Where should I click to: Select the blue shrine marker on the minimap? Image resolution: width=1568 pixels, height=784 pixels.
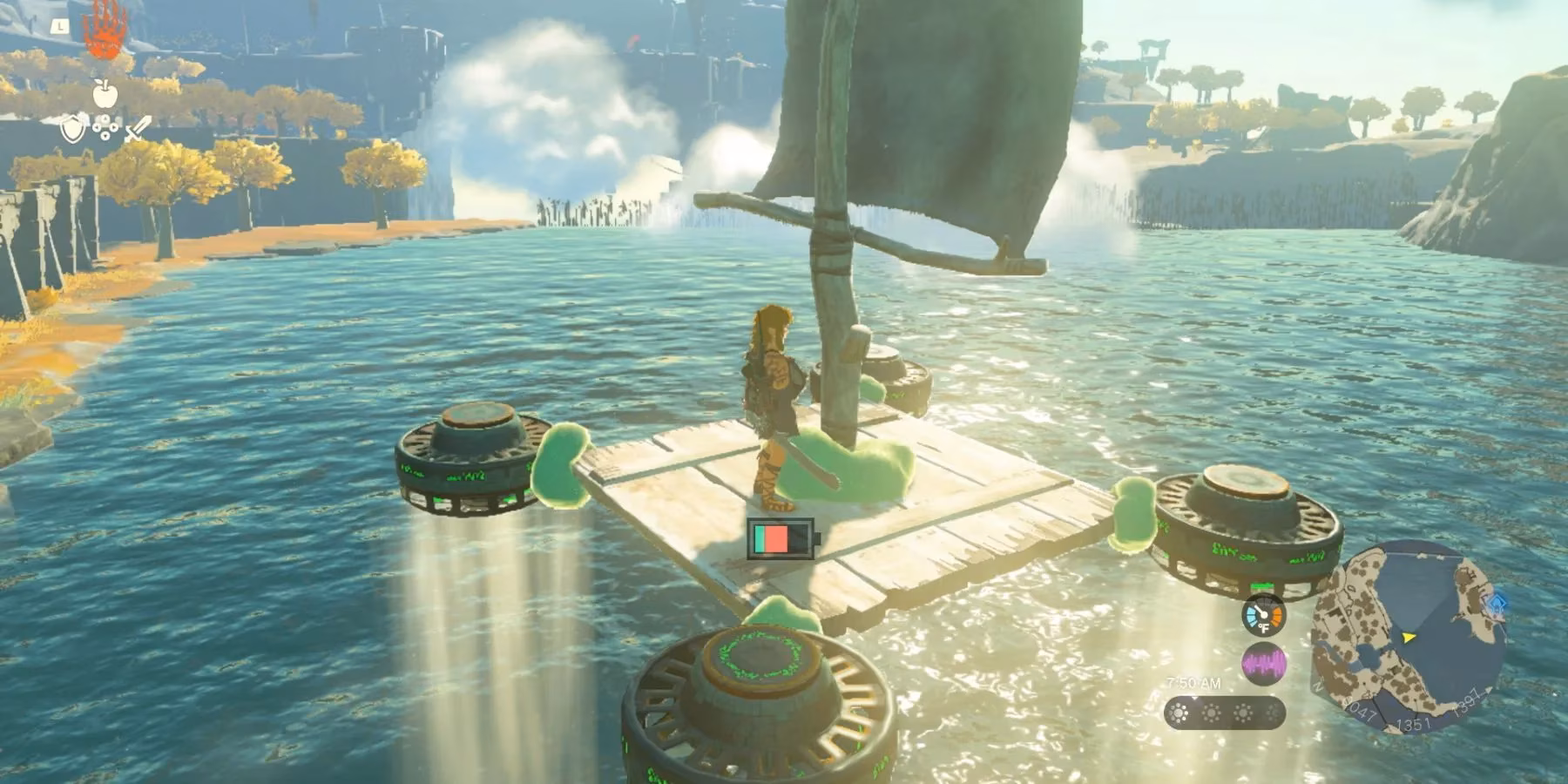point(1497,604)
